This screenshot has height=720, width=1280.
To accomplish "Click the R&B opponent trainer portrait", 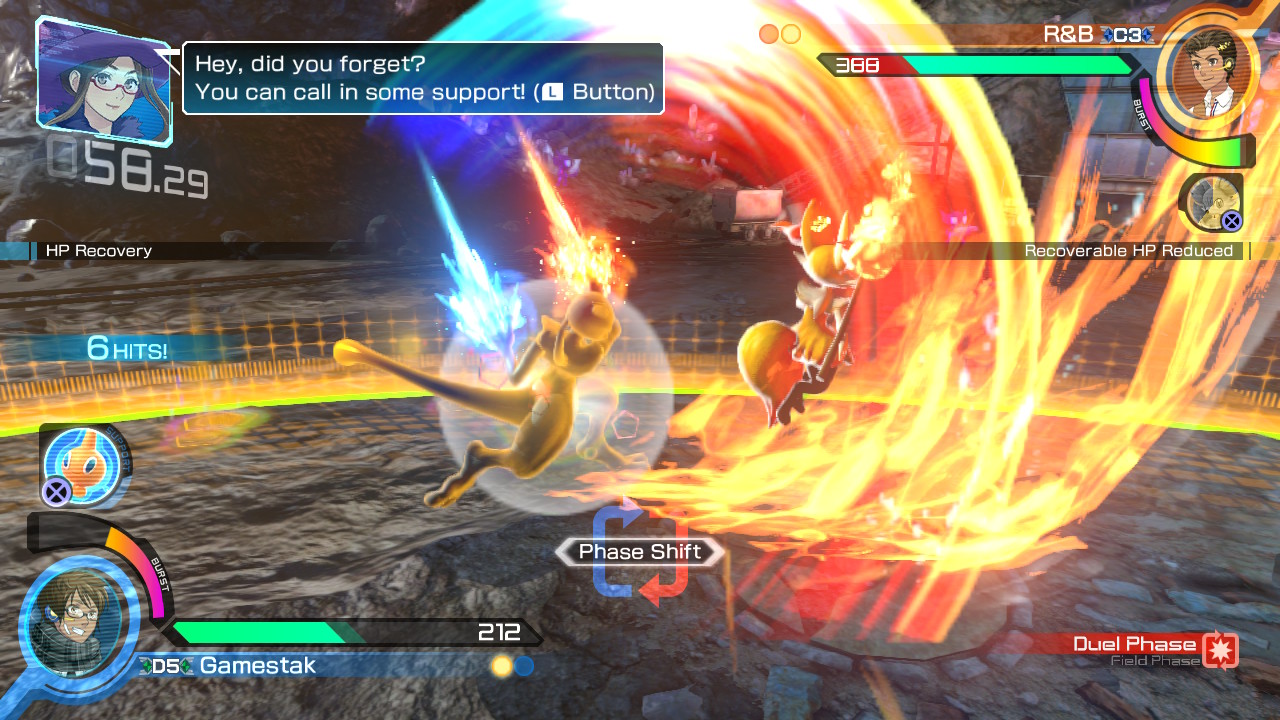I will [x=1204, y=73].
